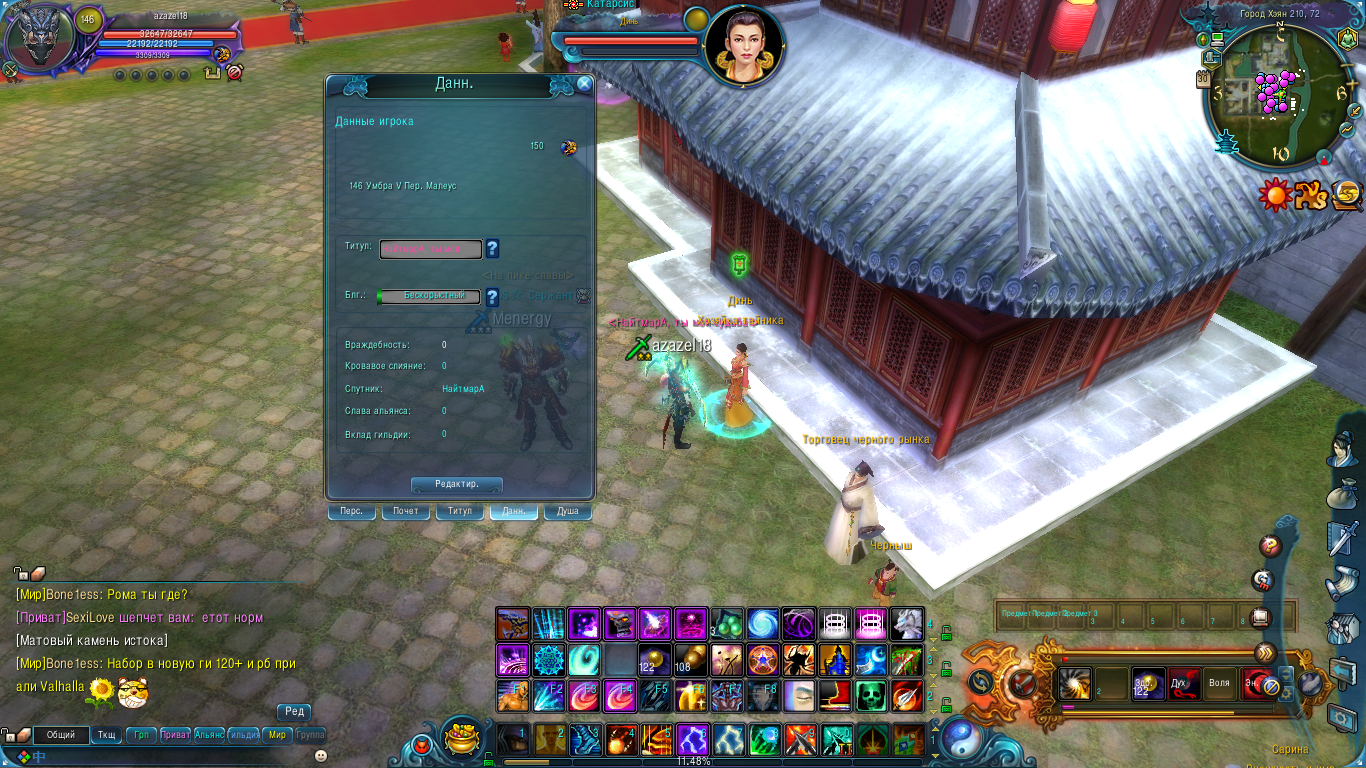Click the Ред chat button
The height and width of the screenshot is (768, 1366).
(x=294, y=712)
